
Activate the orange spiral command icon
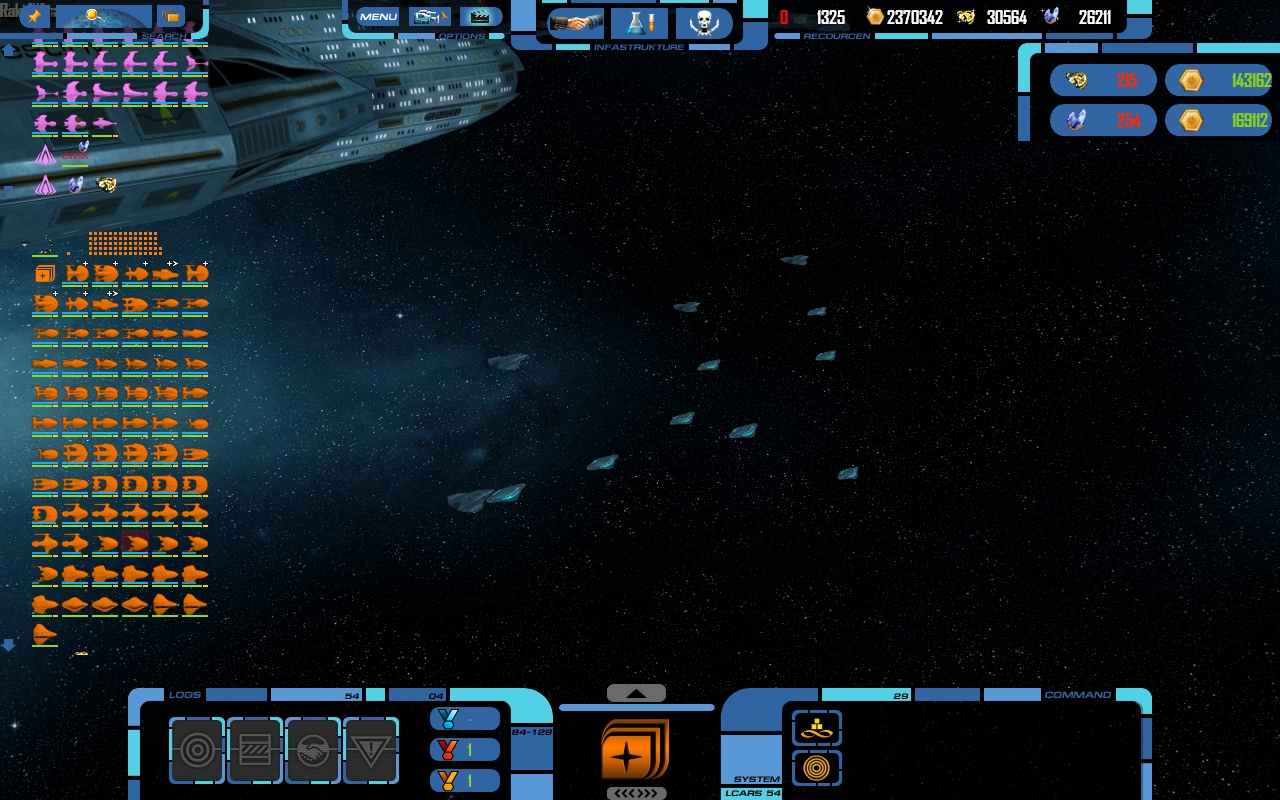tap(817, 768)
